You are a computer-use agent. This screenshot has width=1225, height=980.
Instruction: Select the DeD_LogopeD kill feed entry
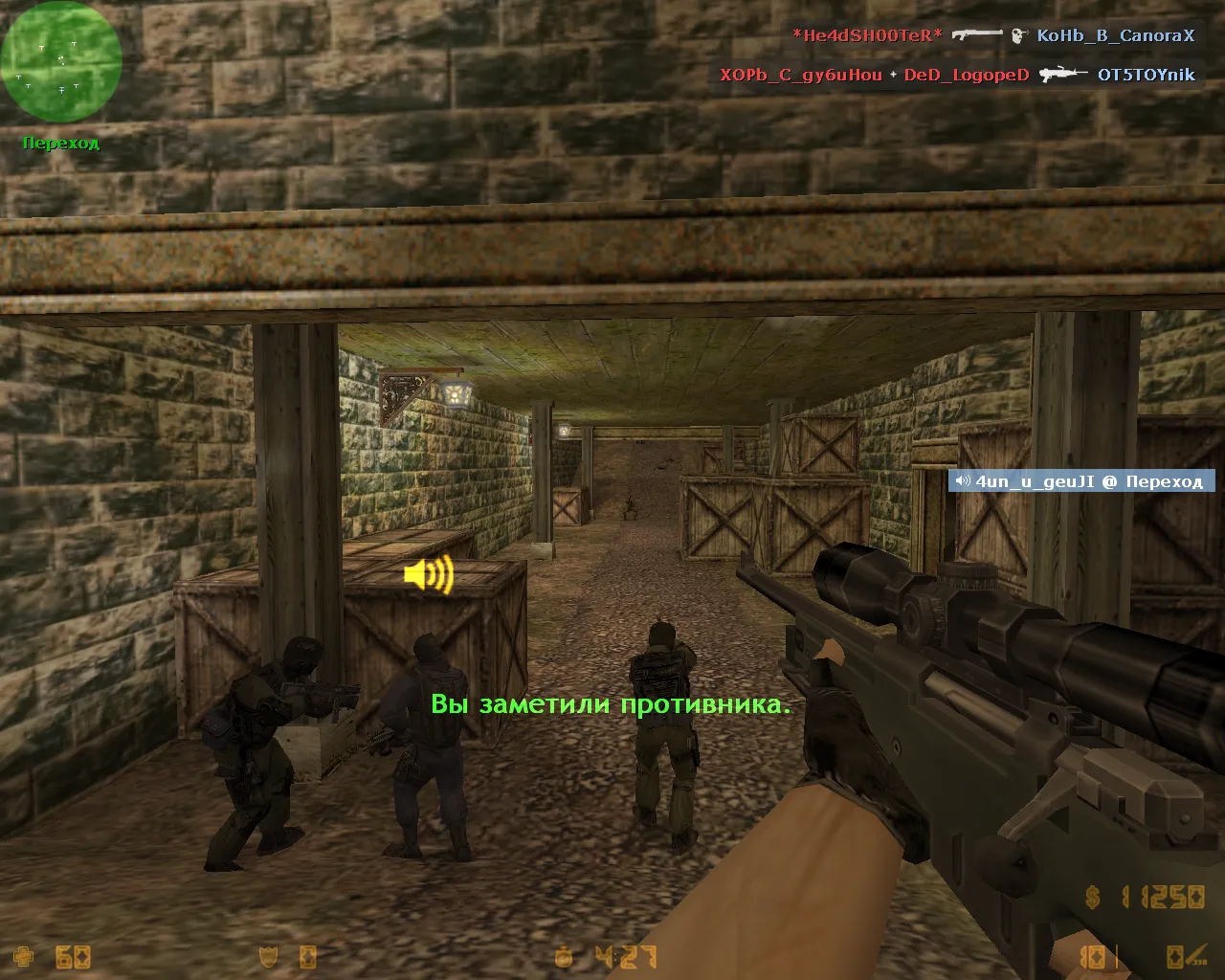tap(967, 75)
